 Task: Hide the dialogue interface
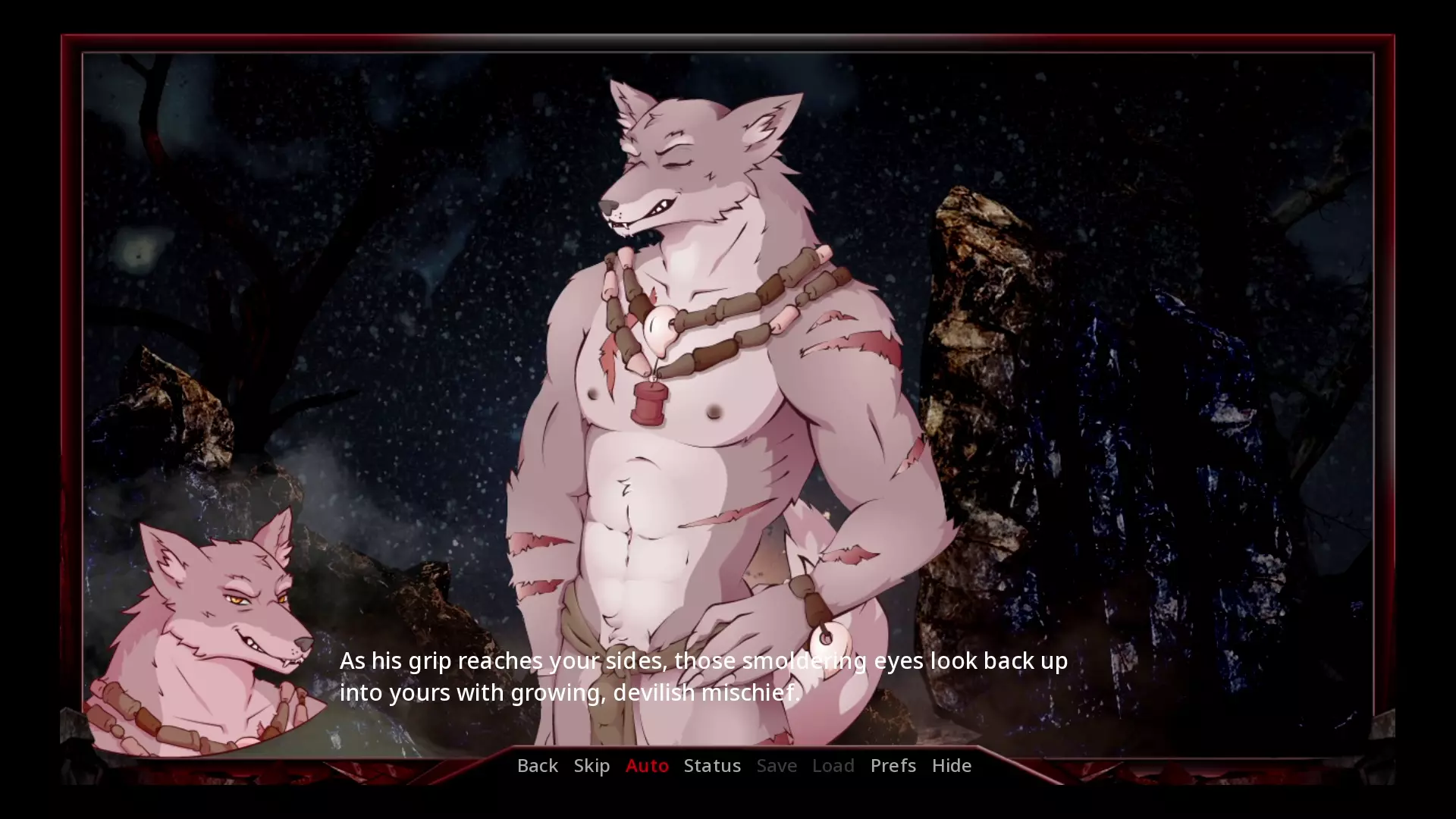tap(951, 765)
